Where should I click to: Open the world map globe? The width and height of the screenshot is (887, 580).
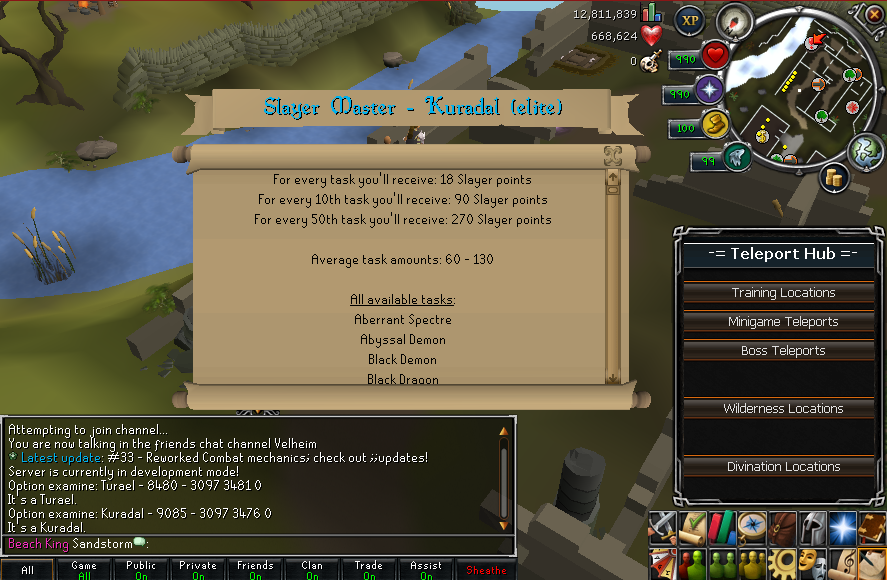pos(865,152)
